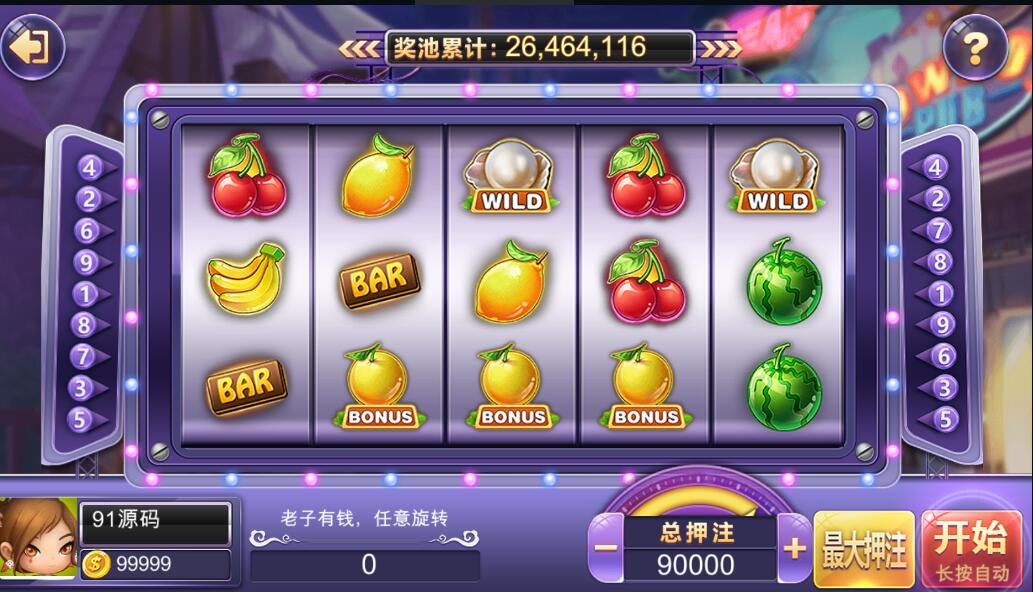The width and height of the screenshot is (1033, 592).
Task: Open the player avatar portrait
Action: 38,540
